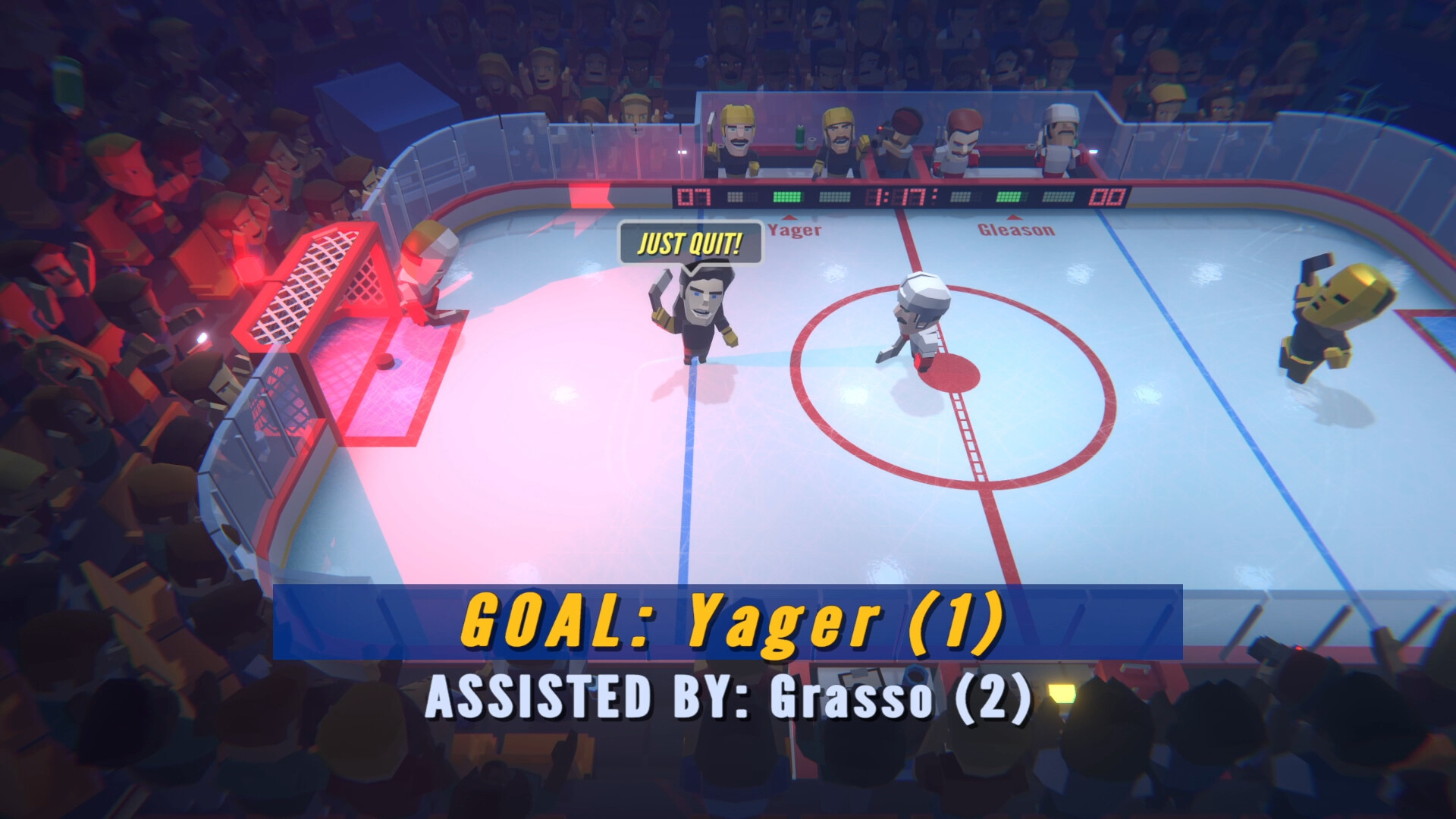This screenshot has height=819, width=1456.
Task: Select the home score display showing 07
Action: point(692,196)
